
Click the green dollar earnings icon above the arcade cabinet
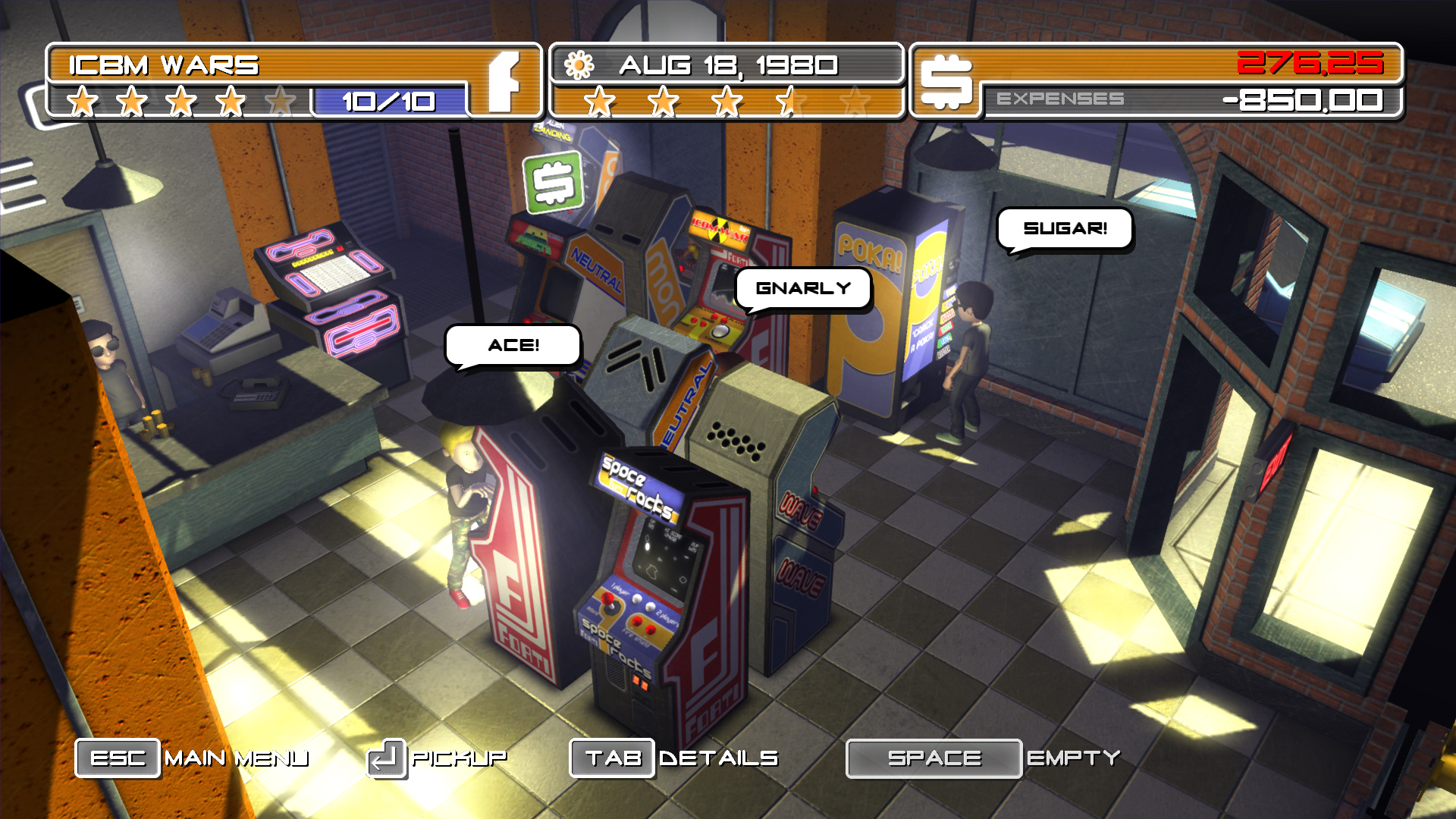[553, 181]
